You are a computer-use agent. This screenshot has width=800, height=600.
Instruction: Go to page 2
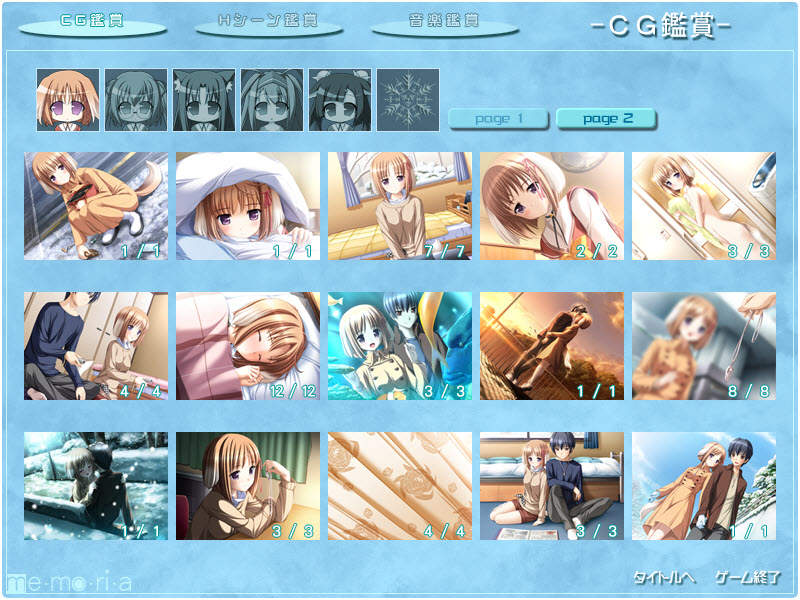pyautogui.click(x=606, y=119)
